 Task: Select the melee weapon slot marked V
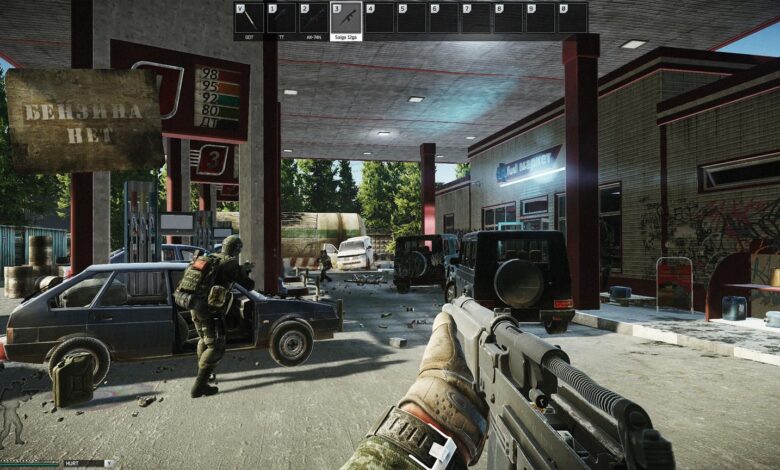(249, 20)
